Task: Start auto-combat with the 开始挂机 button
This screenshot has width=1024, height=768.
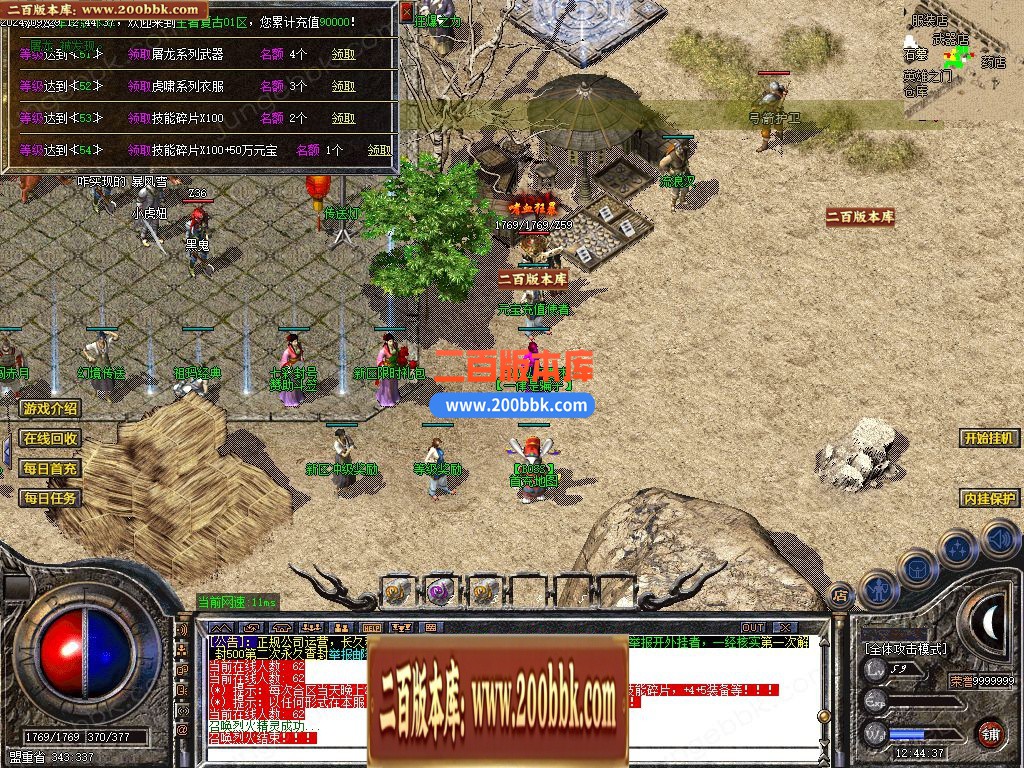Action: click(x=990, y=438)
